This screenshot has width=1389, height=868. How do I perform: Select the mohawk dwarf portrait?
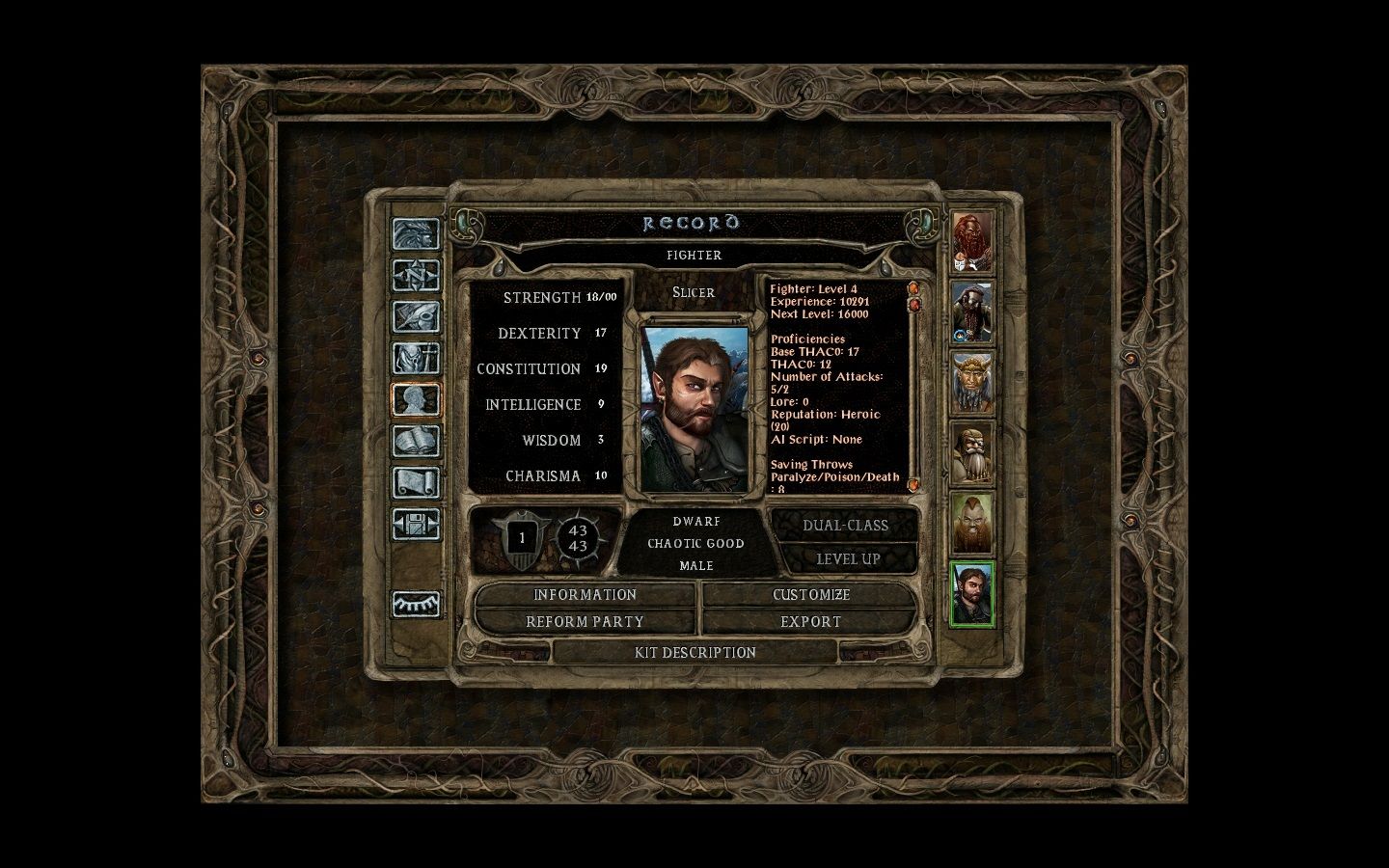(x=972, y=524)
